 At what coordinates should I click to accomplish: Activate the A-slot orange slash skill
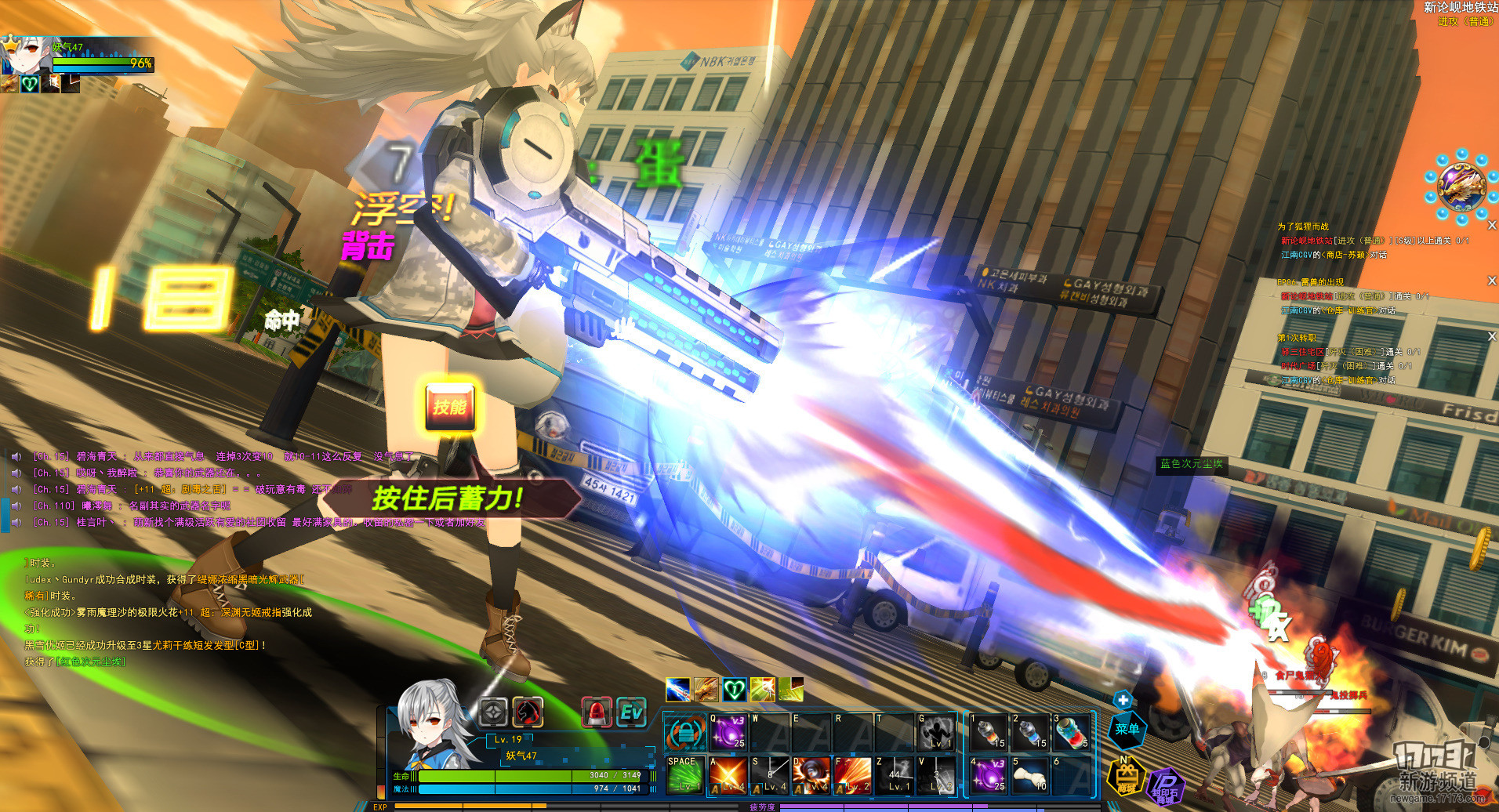coord(728,774)
